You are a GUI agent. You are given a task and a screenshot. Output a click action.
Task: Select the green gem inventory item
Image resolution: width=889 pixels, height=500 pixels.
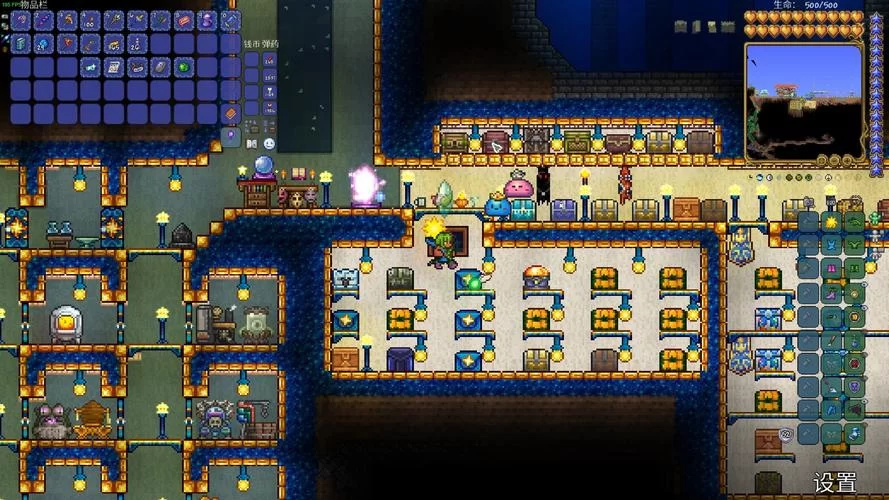click(183, 67)
